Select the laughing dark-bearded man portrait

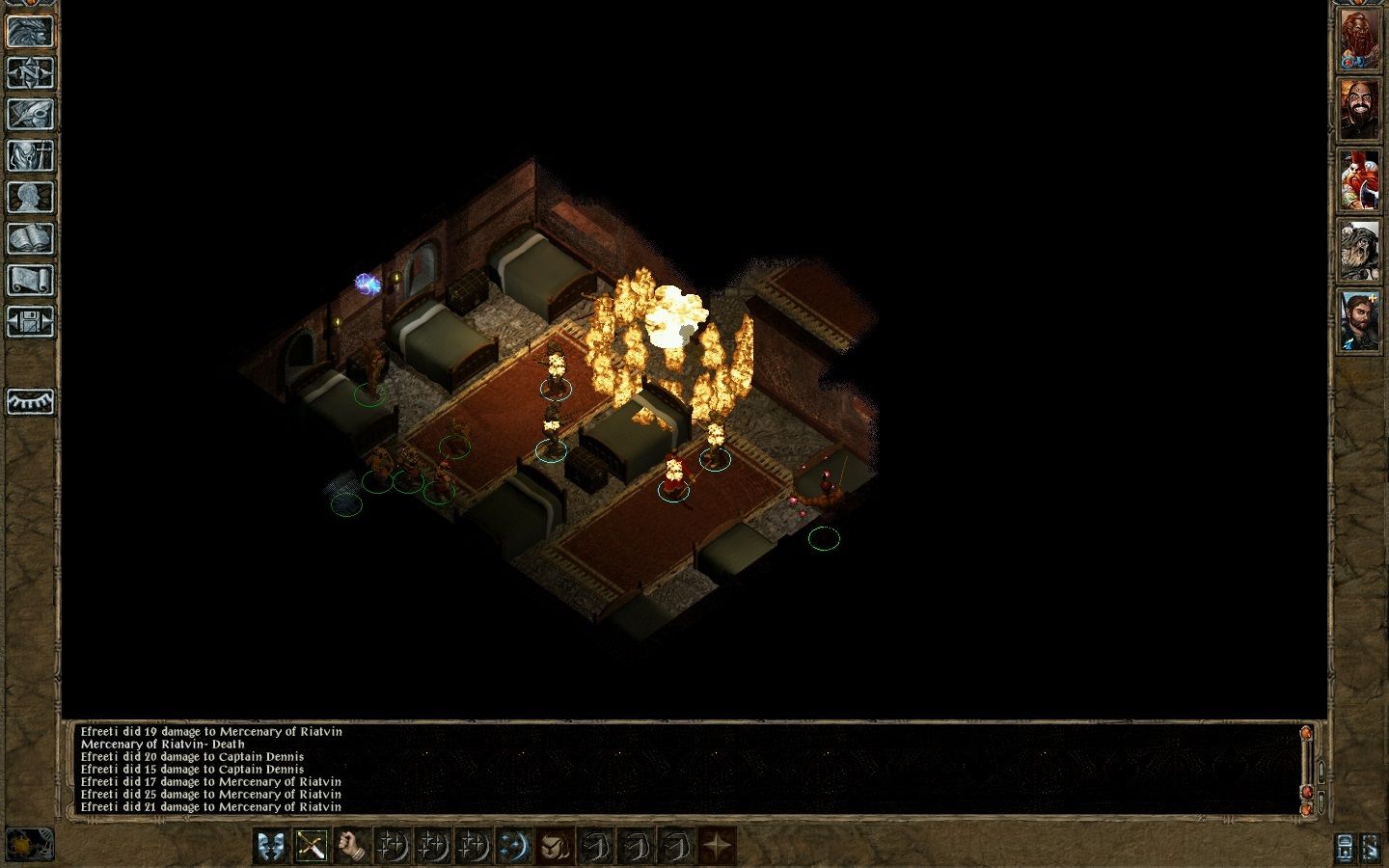click(1358, 109)
